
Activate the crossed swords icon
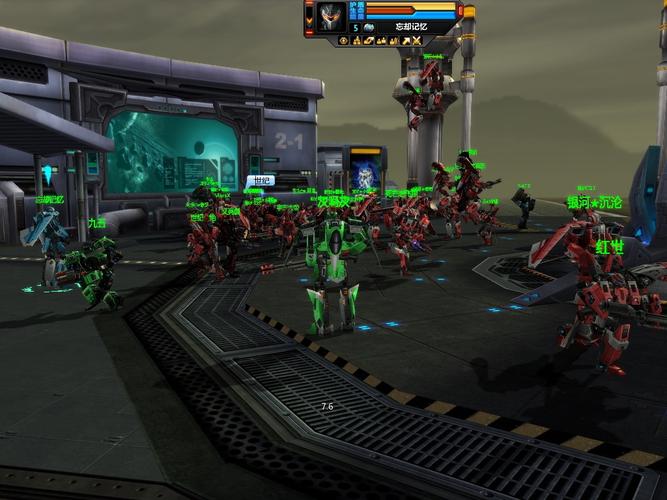[x=417, y=41]
